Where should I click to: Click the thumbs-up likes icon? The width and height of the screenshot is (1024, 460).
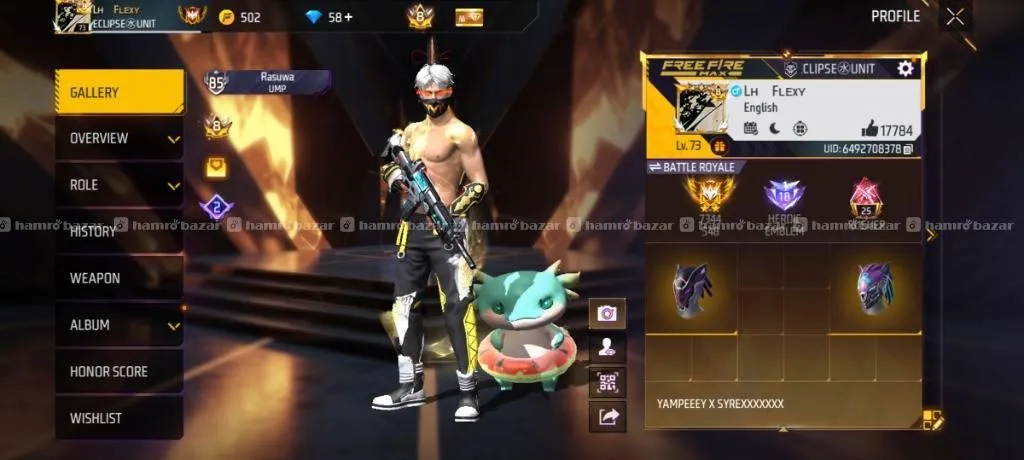click(x=869, y=129)
